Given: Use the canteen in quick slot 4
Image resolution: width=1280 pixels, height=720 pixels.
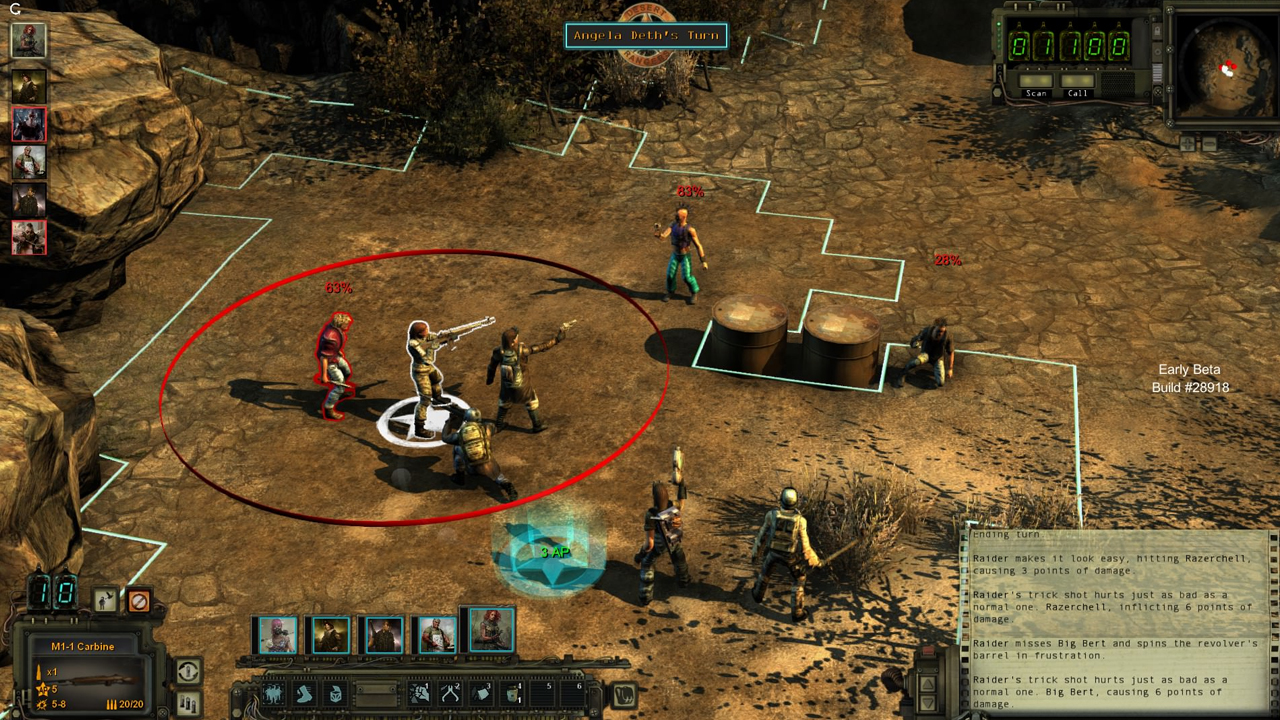Looking at the screenshot, I should click(x=512, y=694).
